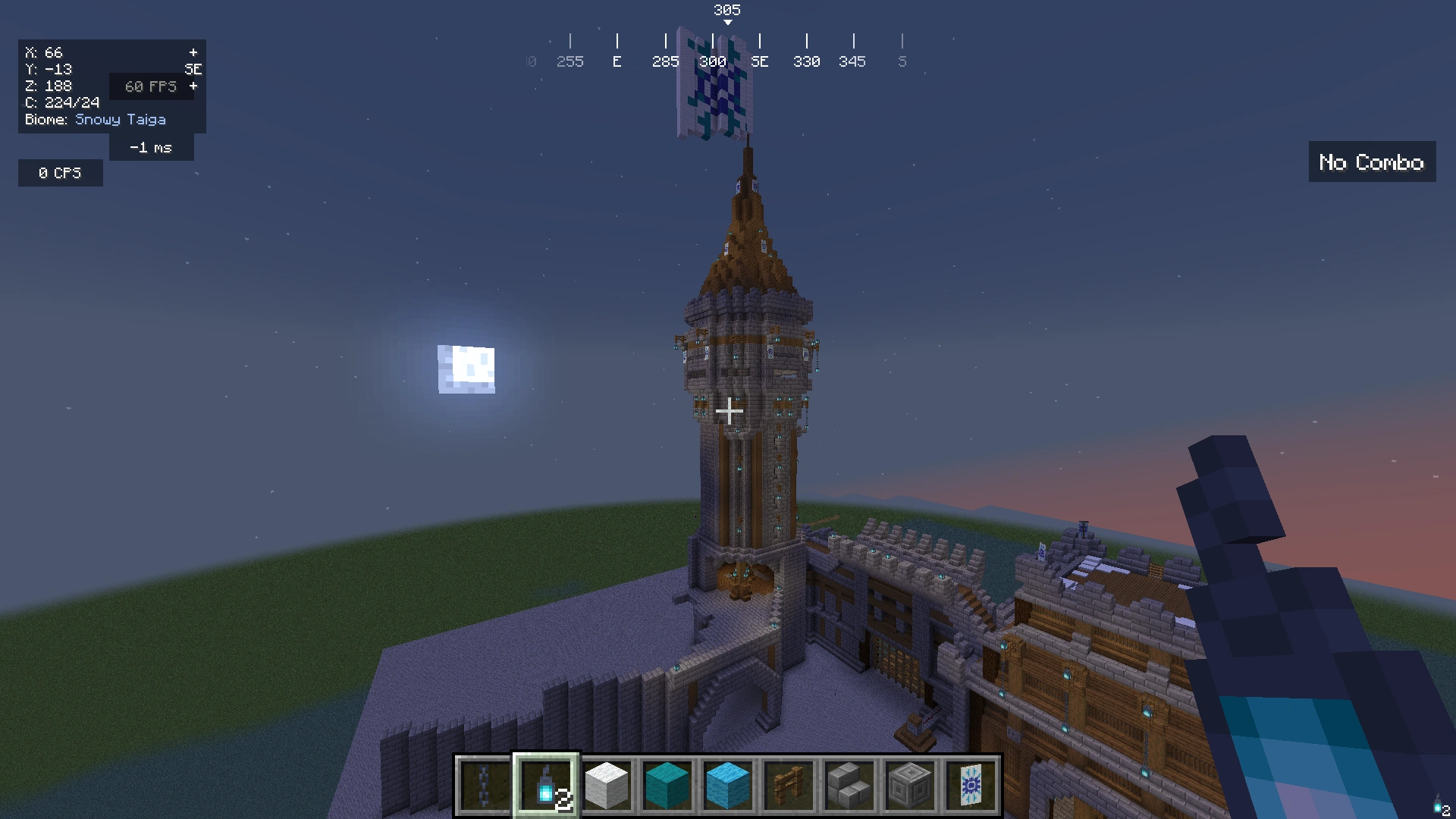Screen dimensions: 1456x819
Task: Toggle the 60 FPS counter display
Action: tap(151, 86)
